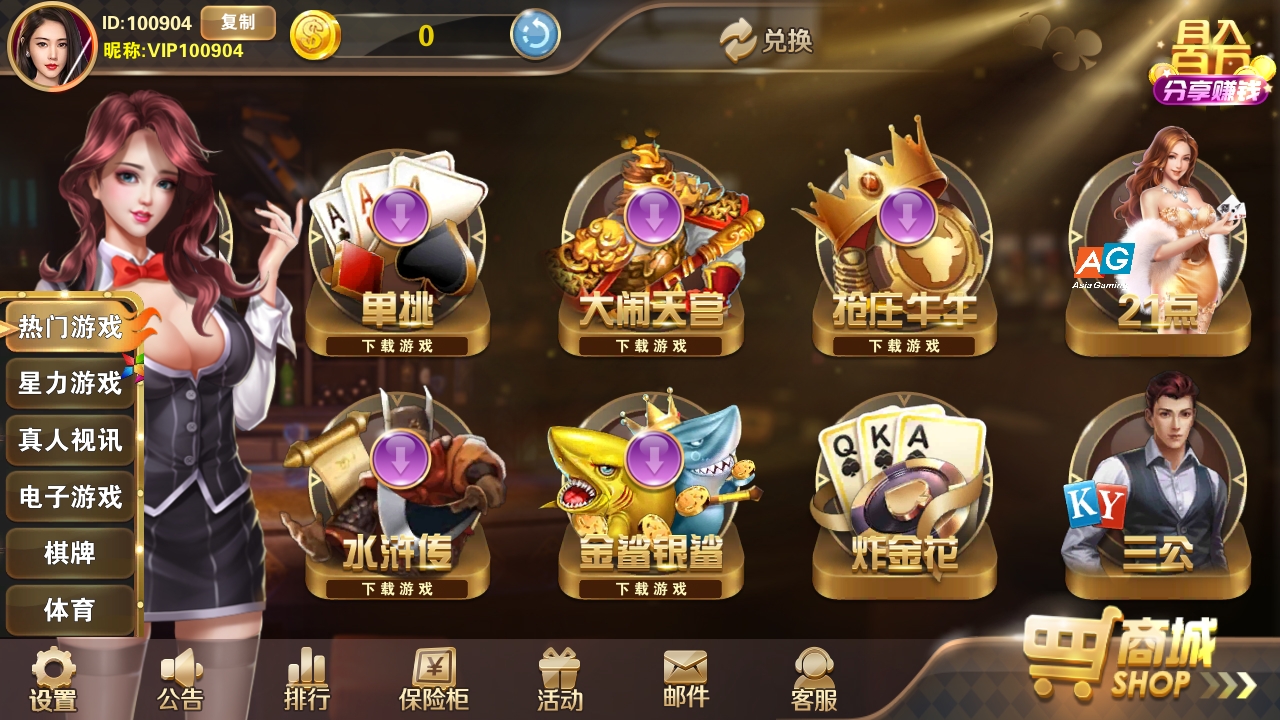Switch to the 热门游戏 category
The height and width of the screenshot is (720, 1280).
[70, 327]
